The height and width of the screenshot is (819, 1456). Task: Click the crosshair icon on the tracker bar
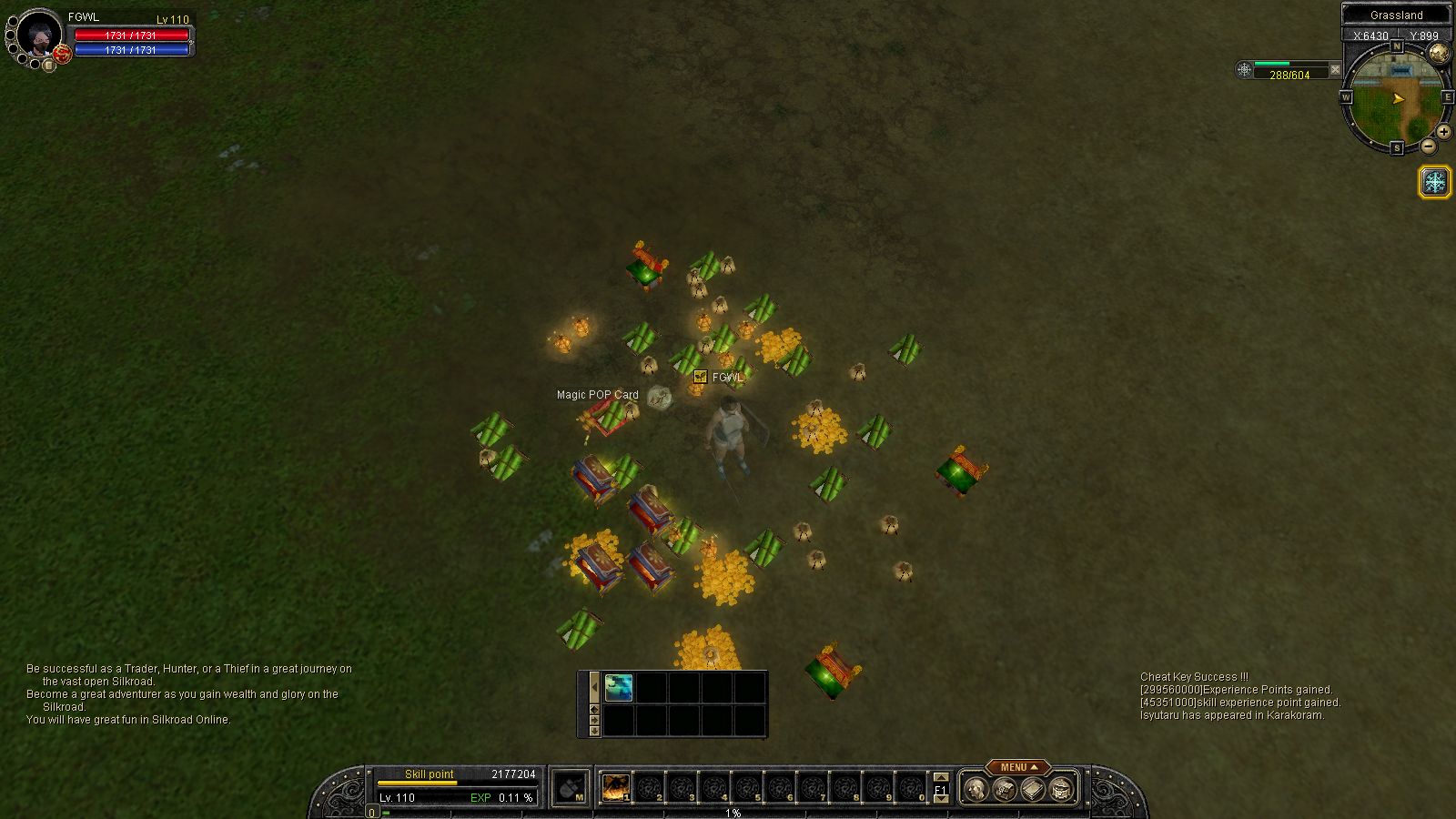(x=1244, y=69)
